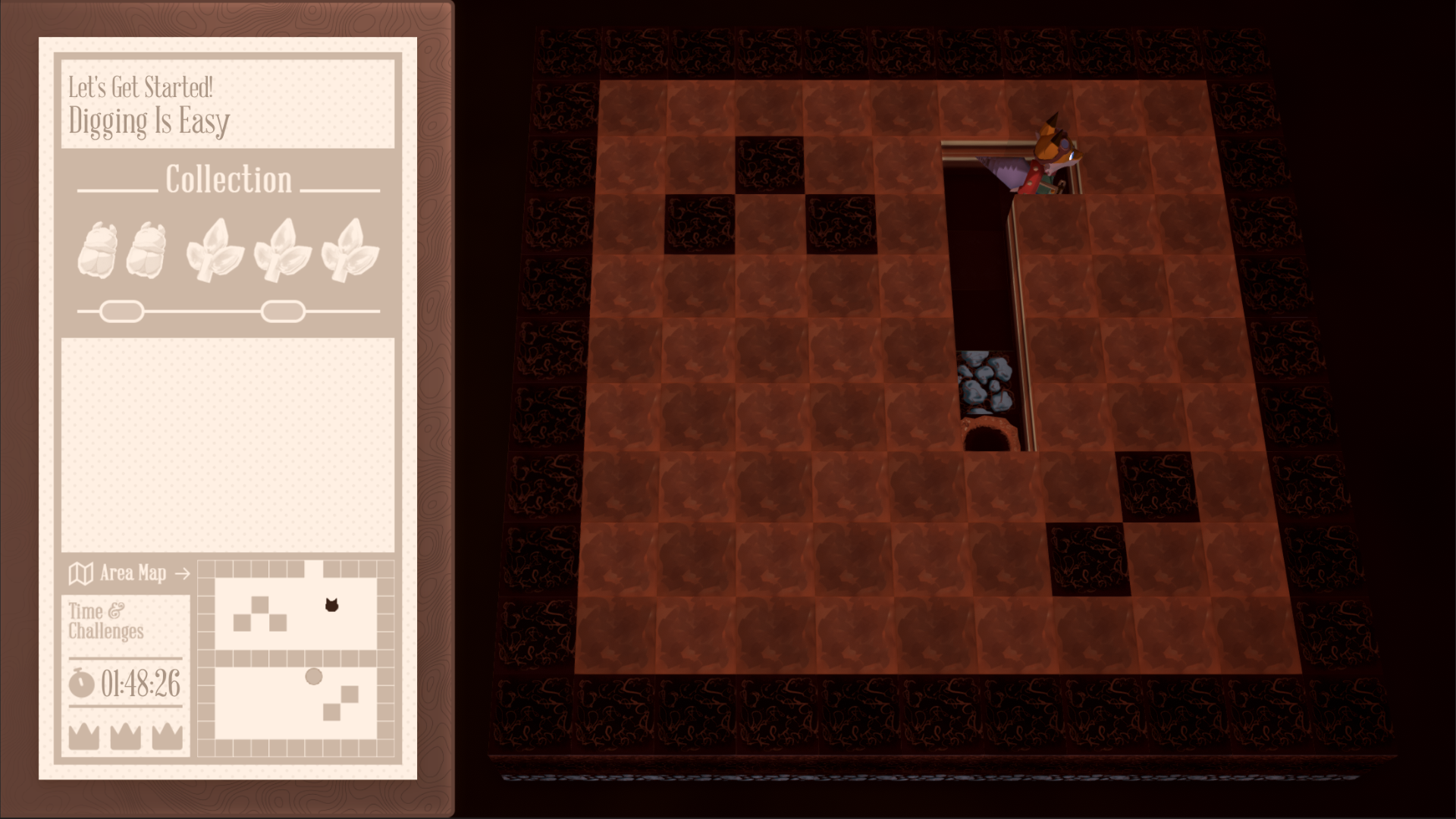The width and height of the screenshot is (1456, 819).
Task: Click the second beetle Collection icon
Action: point(149,246)
